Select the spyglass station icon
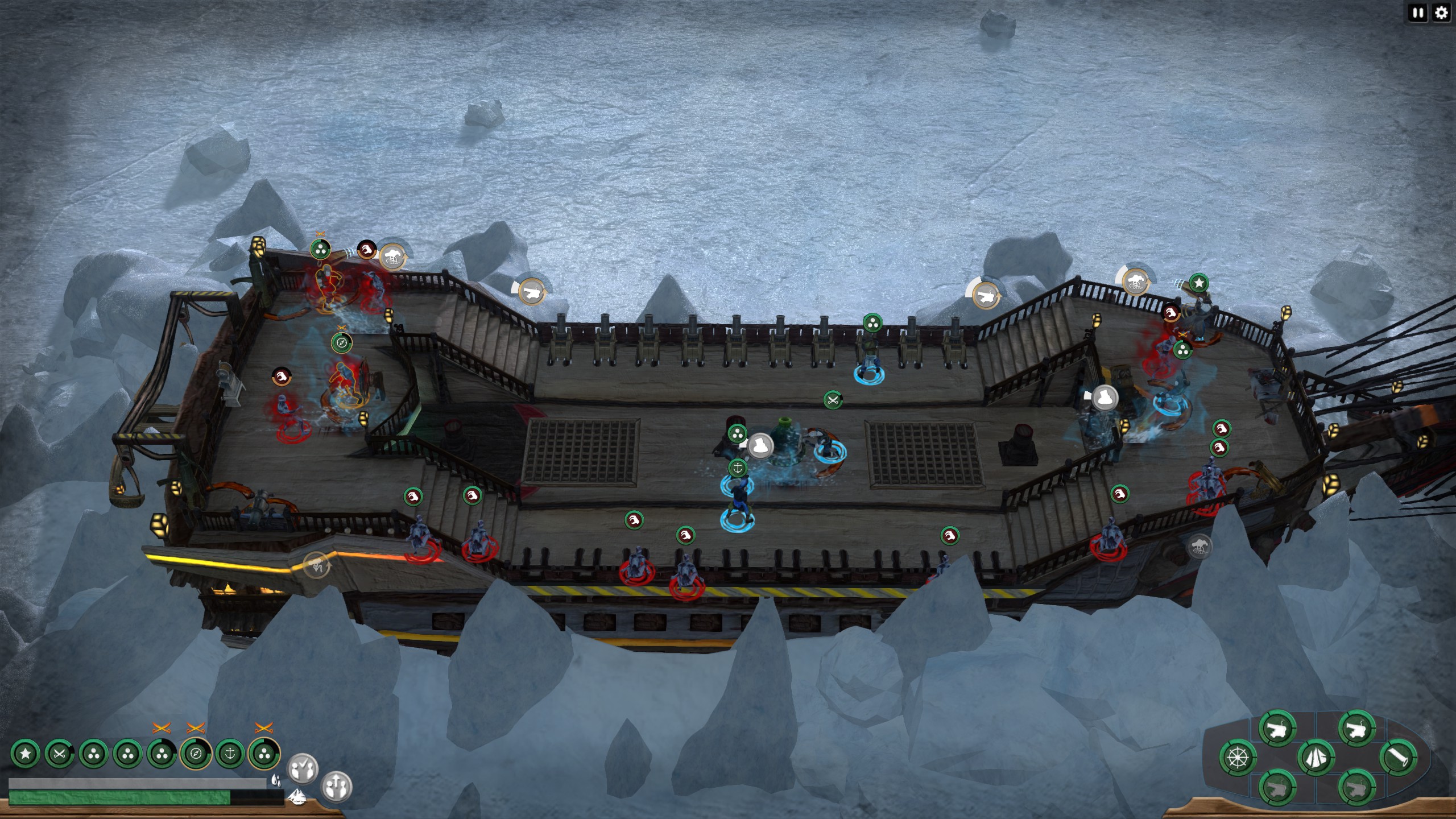 [1398, 758]
